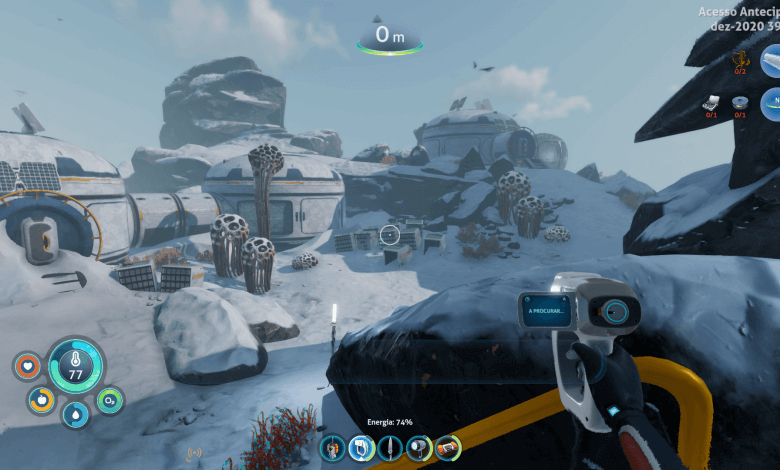Select the scanner tool hotbar slot
Viewport: 780px width, 470px height.
tap(361, 448)
